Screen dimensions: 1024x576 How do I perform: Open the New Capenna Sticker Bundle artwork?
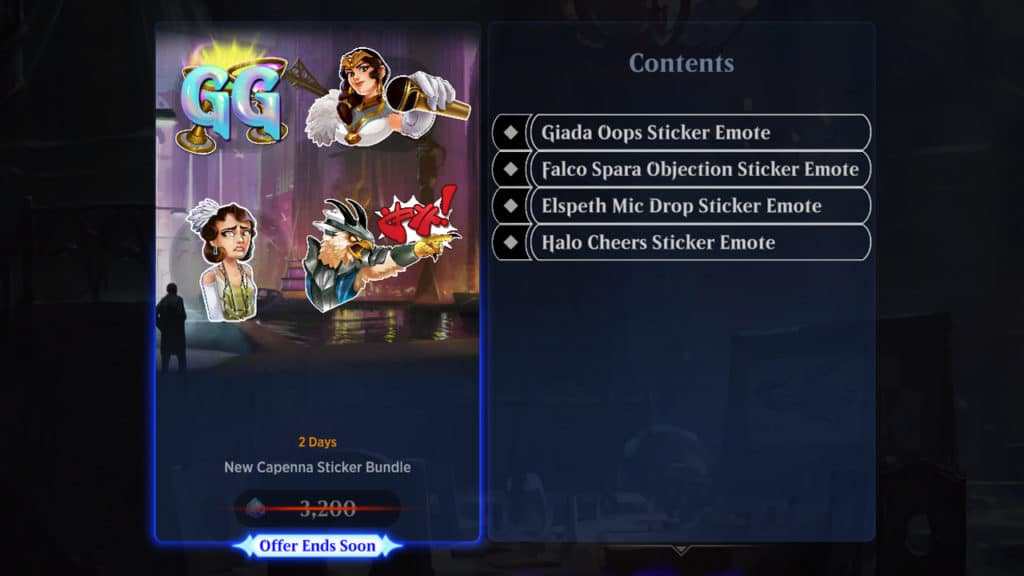[317, 200]
